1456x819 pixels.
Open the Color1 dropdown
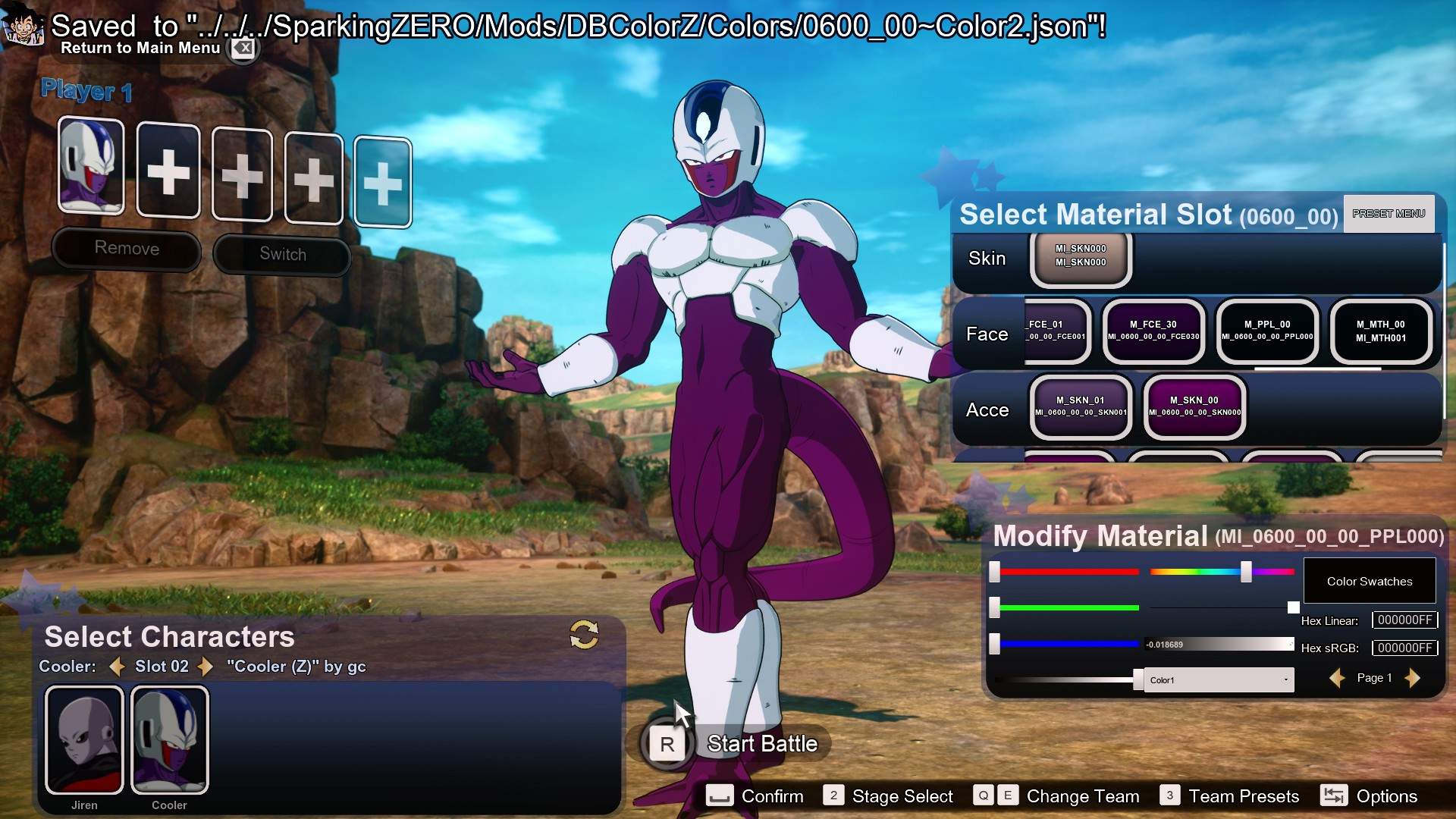point(1217,679)
